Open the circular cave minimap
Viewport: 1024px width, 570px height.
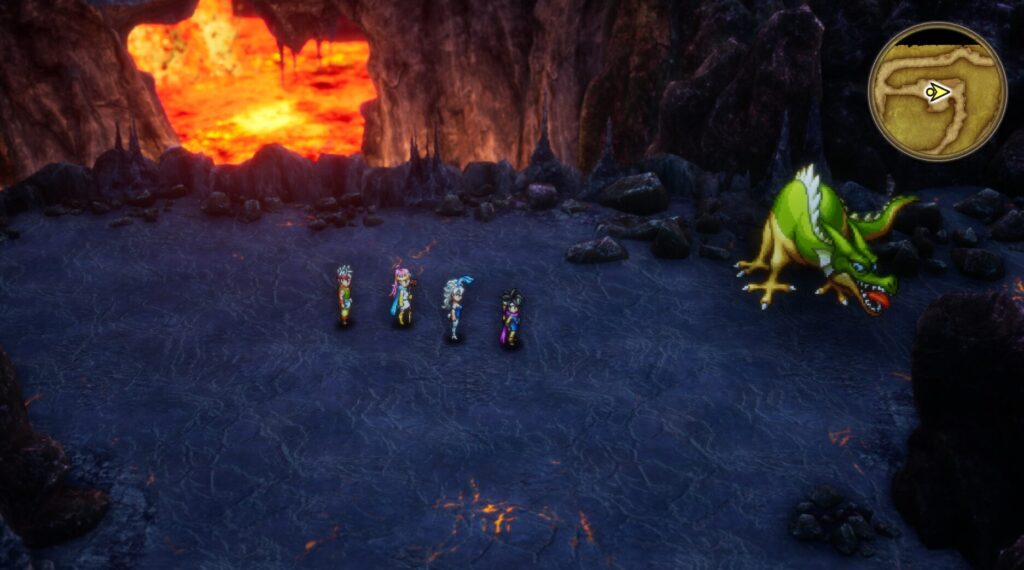pyautogui.click(x=936, y=92)
